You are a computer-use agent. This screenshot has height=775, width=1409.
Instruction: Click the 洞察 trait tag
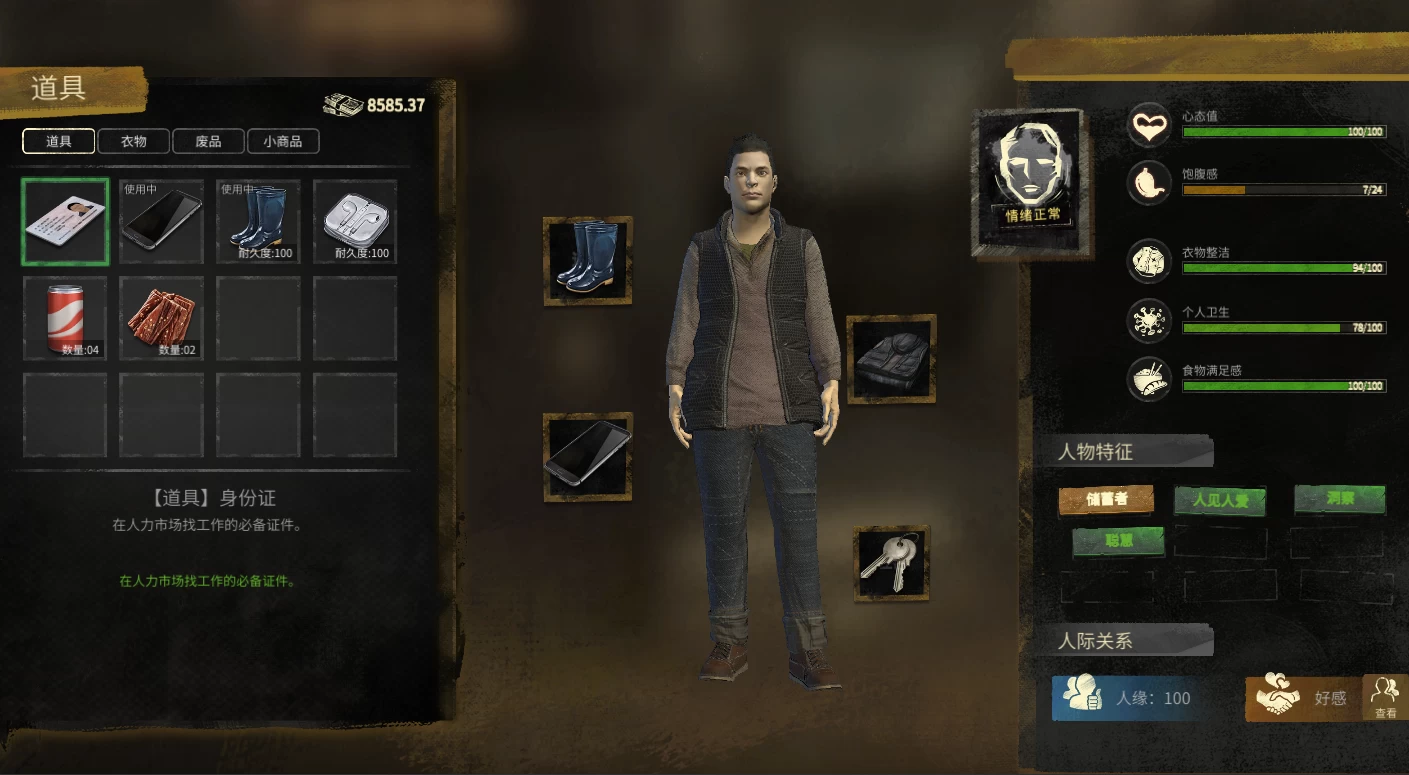[x=1340, y=498]
